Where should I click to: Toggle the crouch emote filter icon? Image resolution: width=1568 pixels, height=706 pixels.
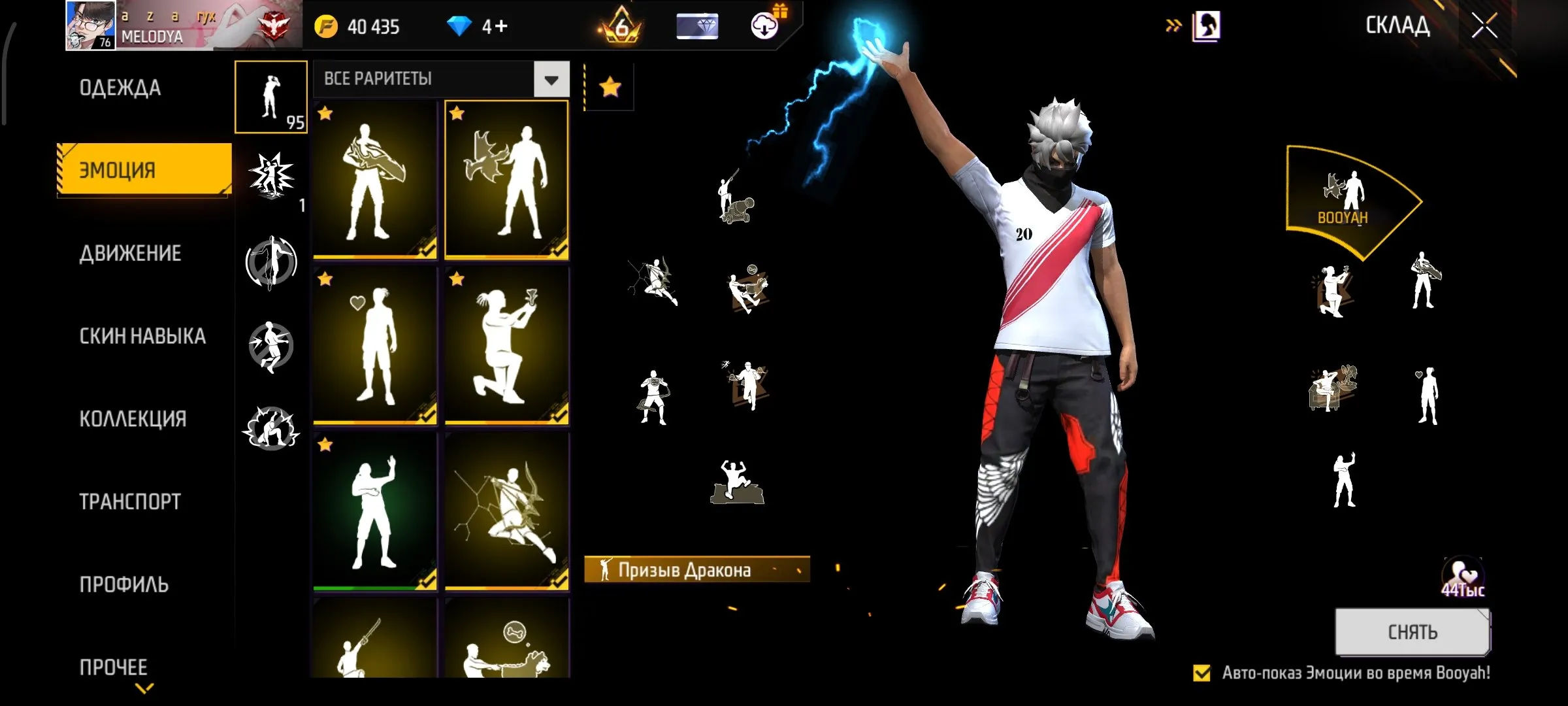272,428
